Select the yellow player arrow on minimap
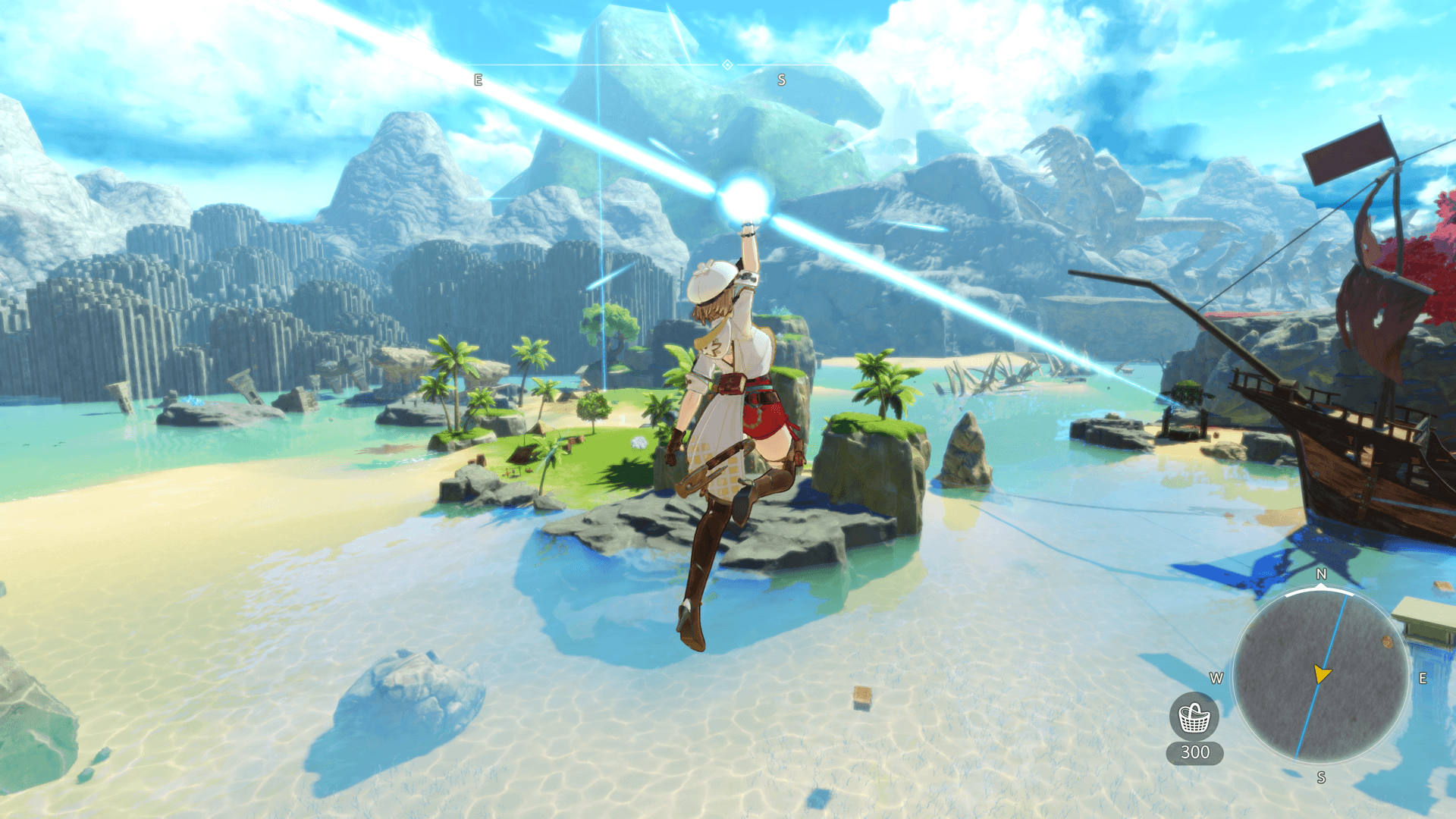The height and width of the screenshot is (819, 1456). click(1322, 673)
